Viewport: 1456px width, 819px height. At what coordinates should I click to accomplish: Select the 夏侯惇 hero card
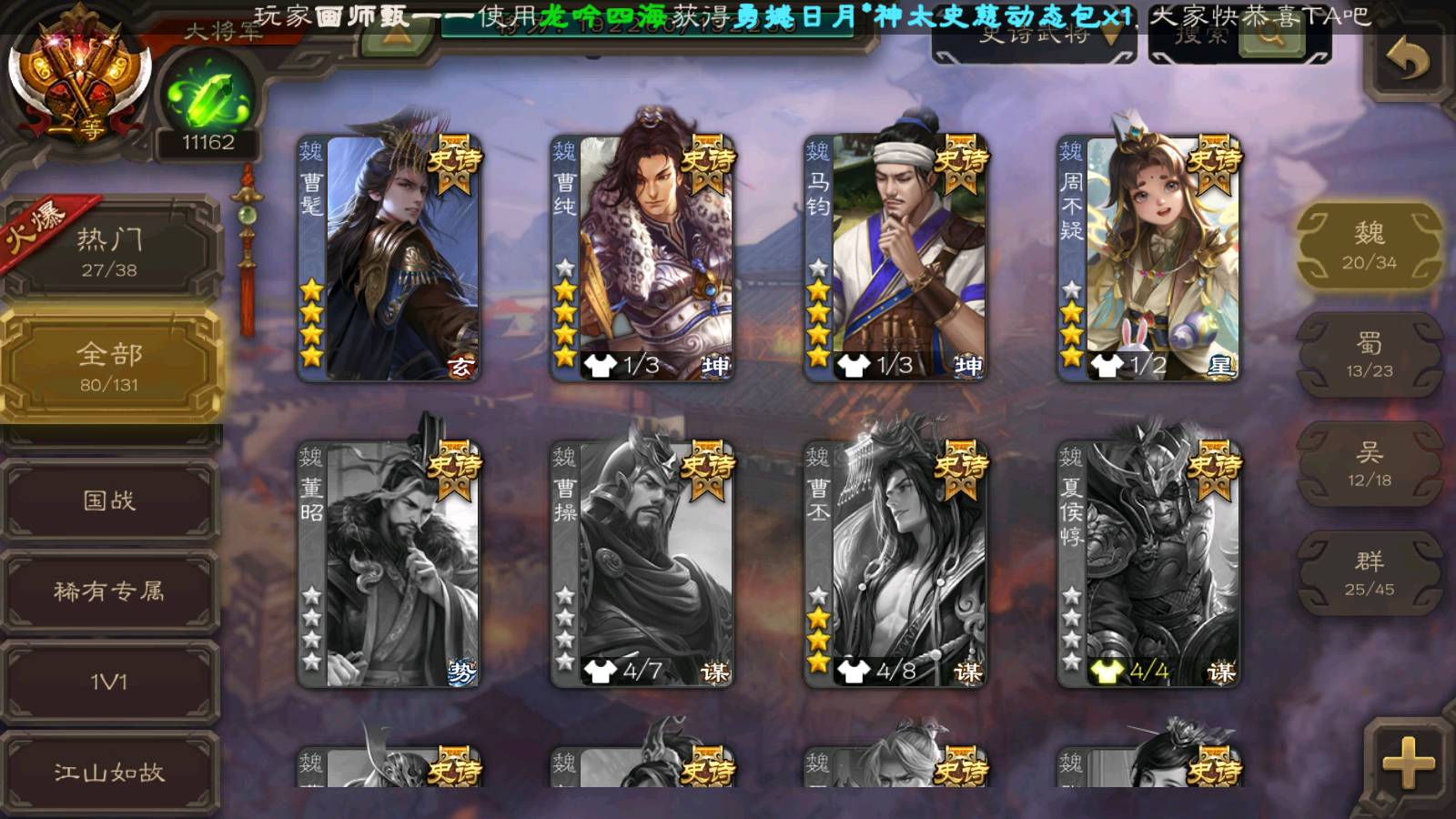1148,564
